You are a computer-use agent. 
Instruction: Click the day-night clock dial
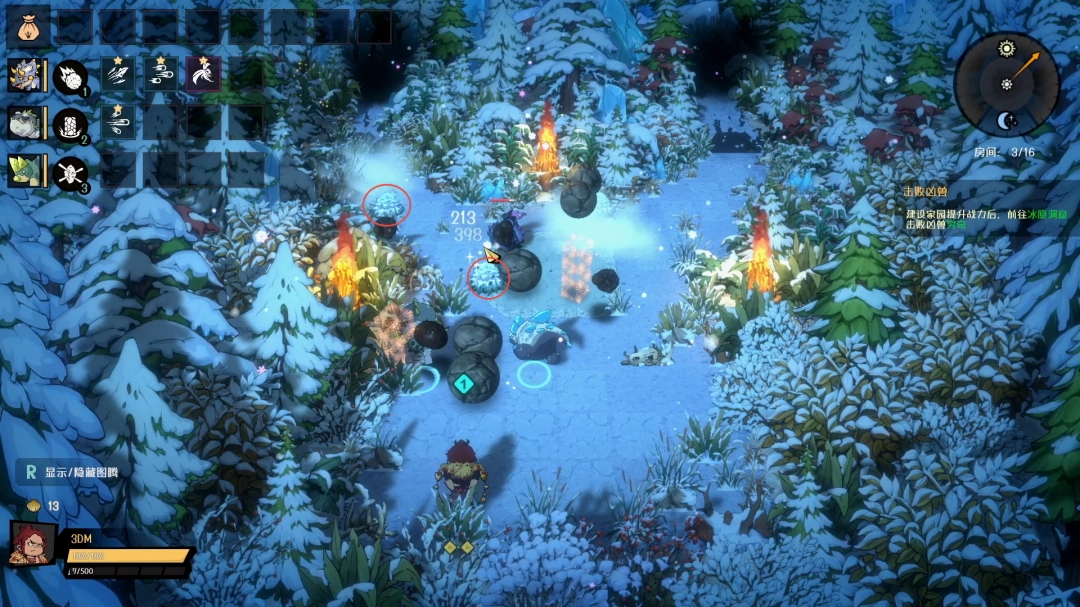[x=1006, y=84]
